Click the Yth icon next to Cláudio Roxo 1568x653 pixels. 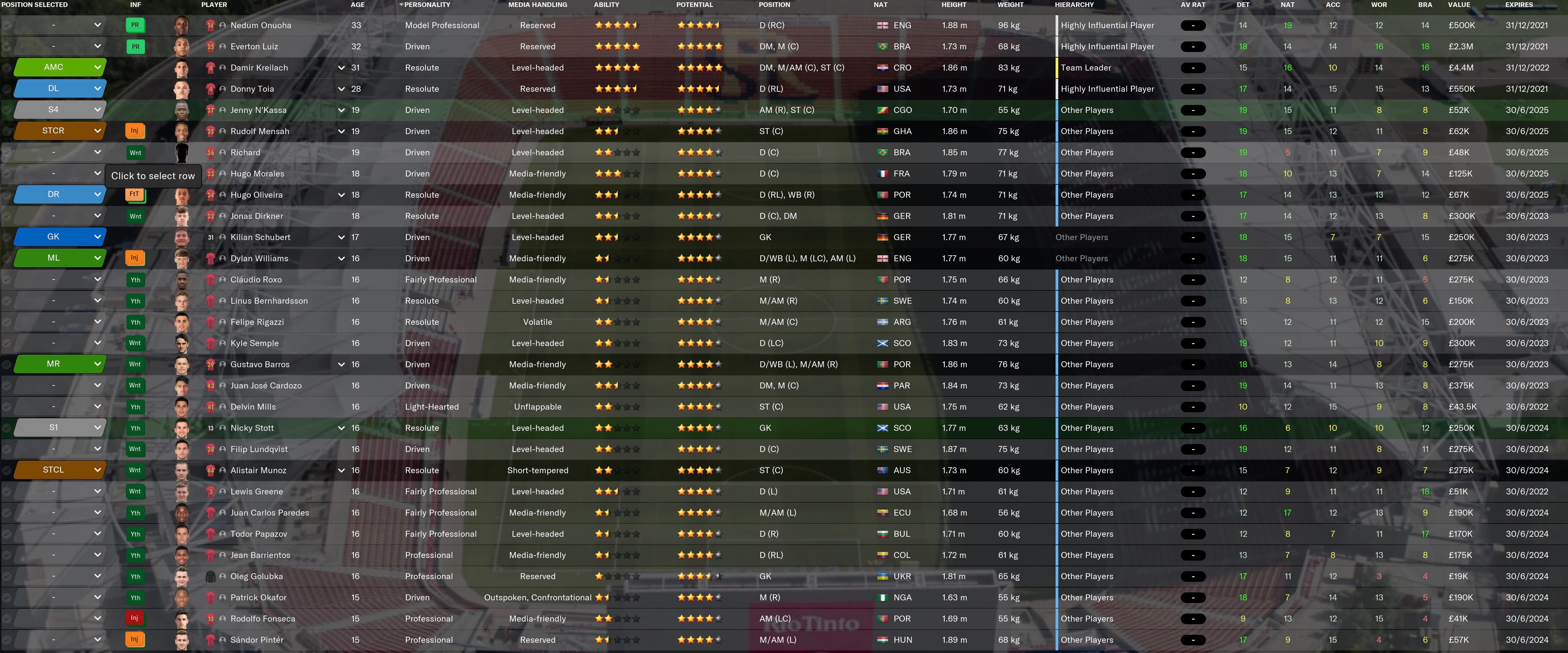[135, 279]
